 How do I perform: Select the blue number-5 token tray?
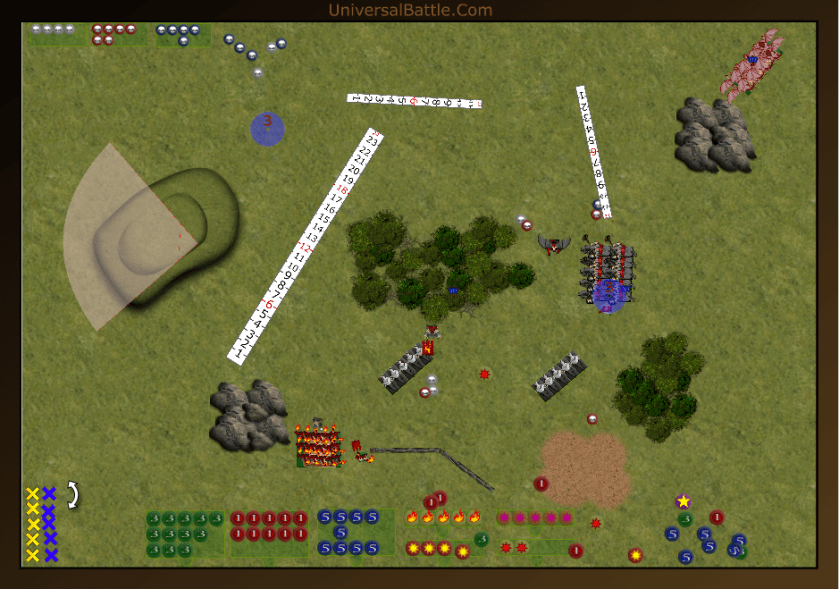click(348, 532)
